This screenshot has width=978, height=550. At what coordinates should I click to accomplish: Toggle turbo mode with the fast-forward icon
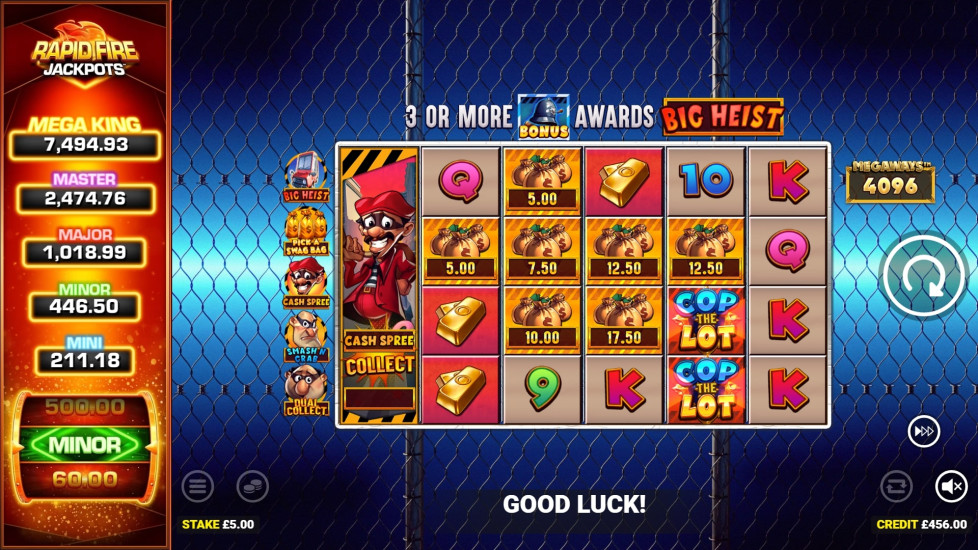tap(923, 431)
